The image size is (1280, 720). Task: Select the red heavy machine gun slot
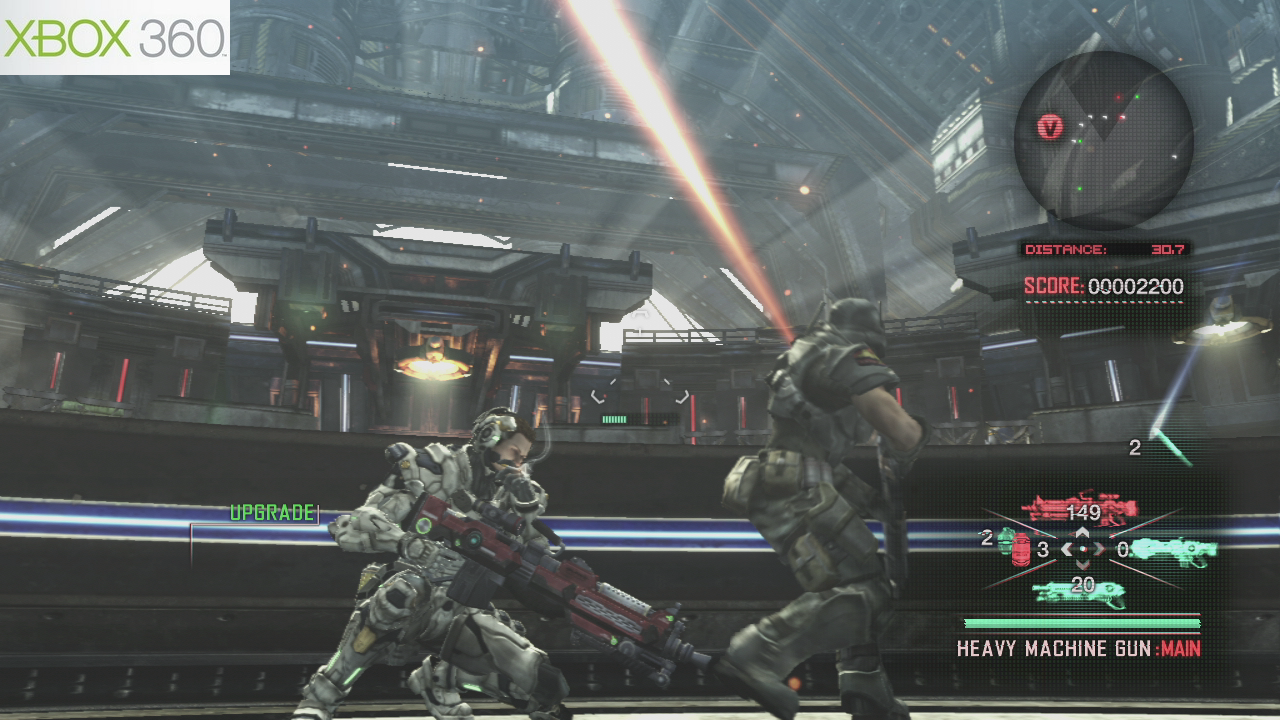[x=1078, y=506]
